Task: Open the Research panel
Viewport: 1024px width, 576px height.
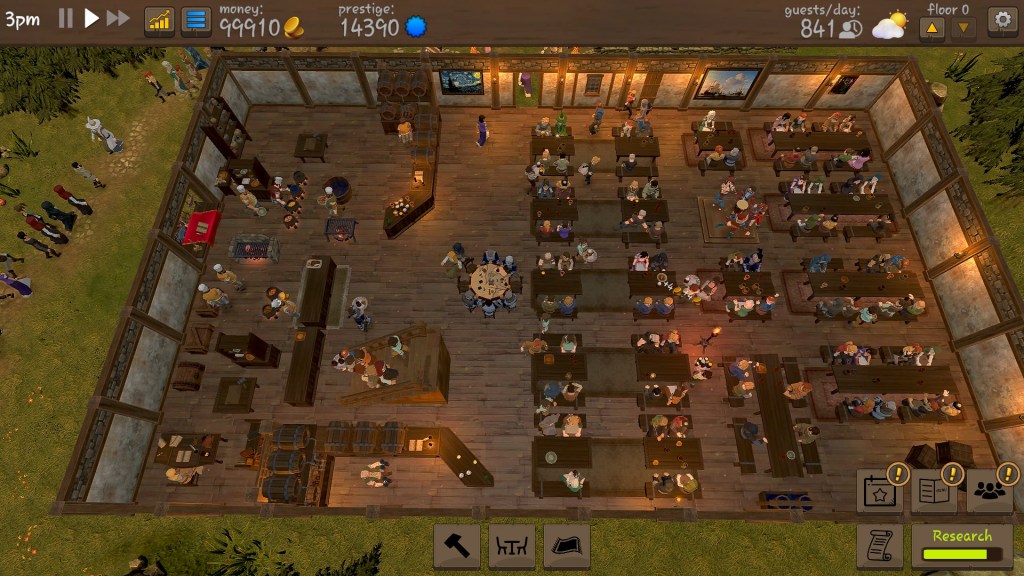Action: point(961,545)
